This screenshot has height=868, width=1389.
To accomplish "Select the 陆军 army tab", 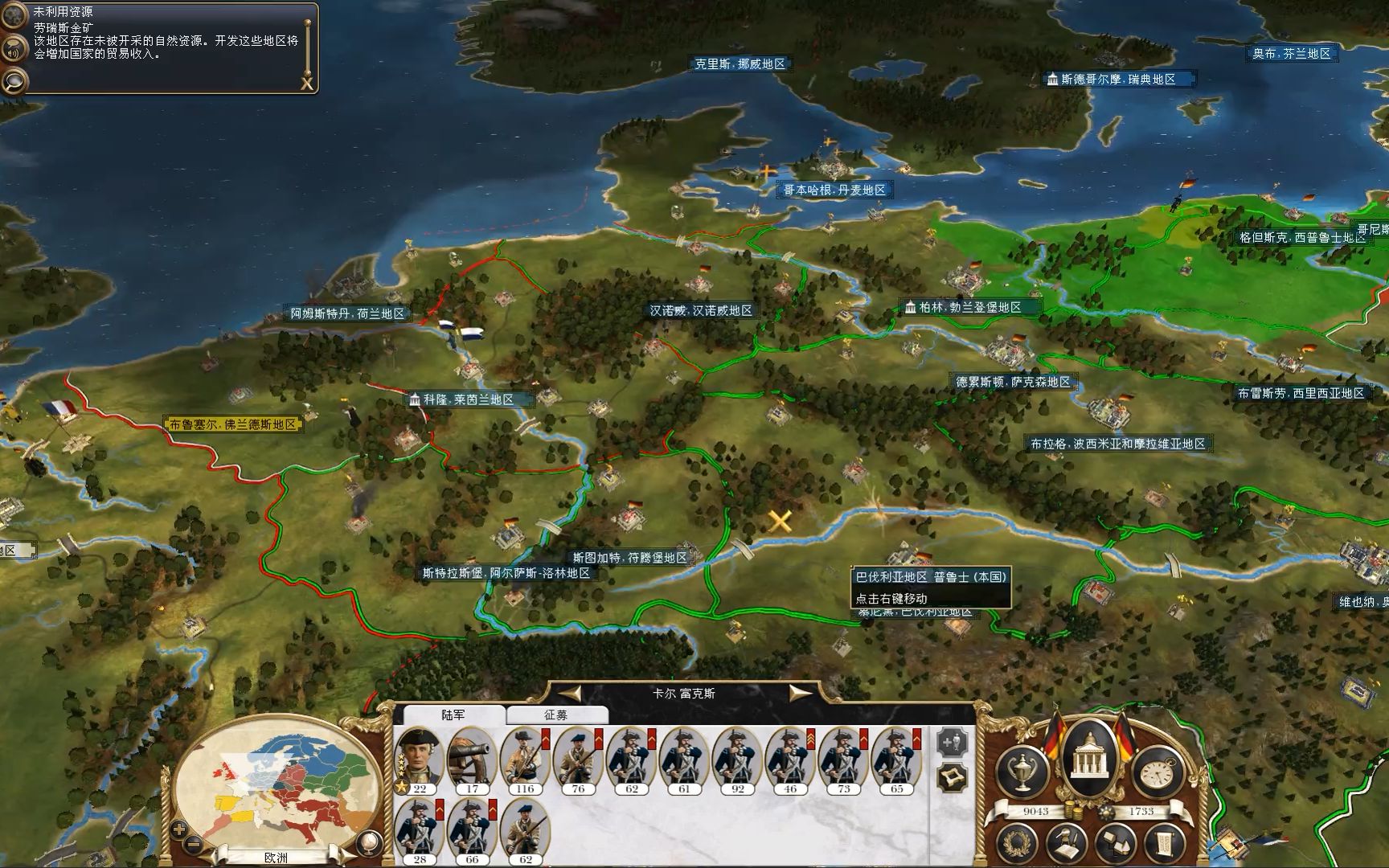I will tap(453, 714).
